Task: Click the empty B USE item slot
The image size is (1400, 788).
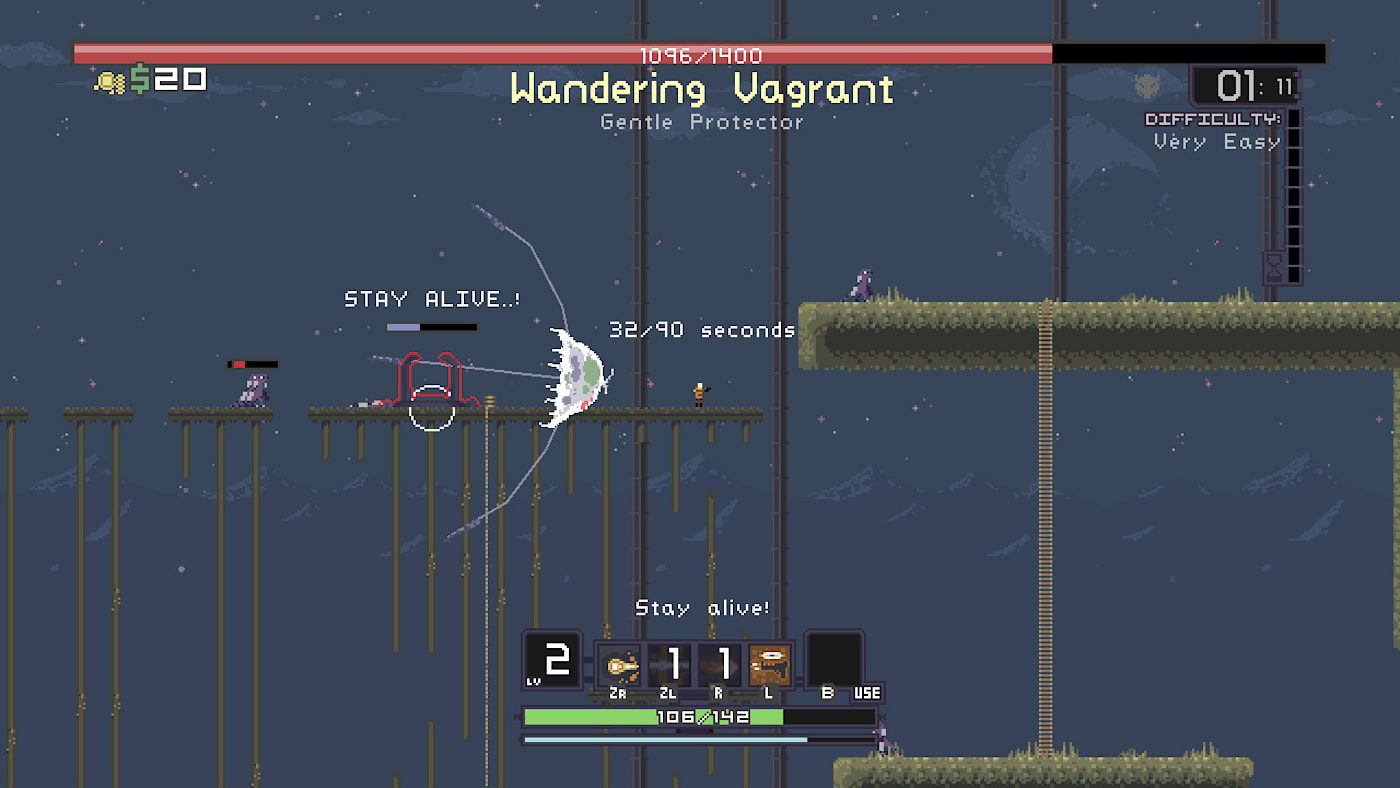Action: (x=836, y=660)
